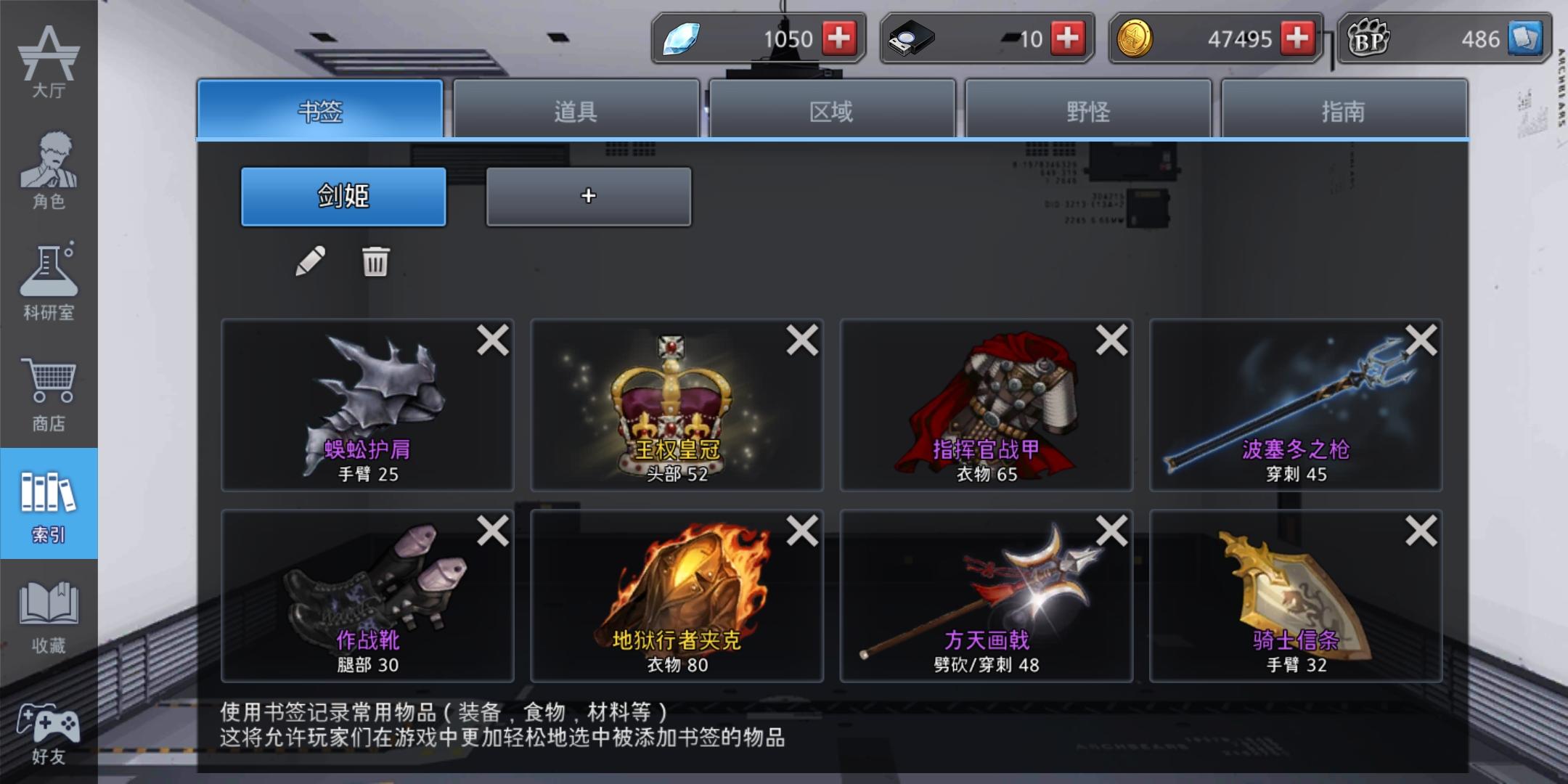The height and width of the screenshot is (784, 1568).
Task: Open the 指南 guide tab
Action: click(x=1345, y=110)
